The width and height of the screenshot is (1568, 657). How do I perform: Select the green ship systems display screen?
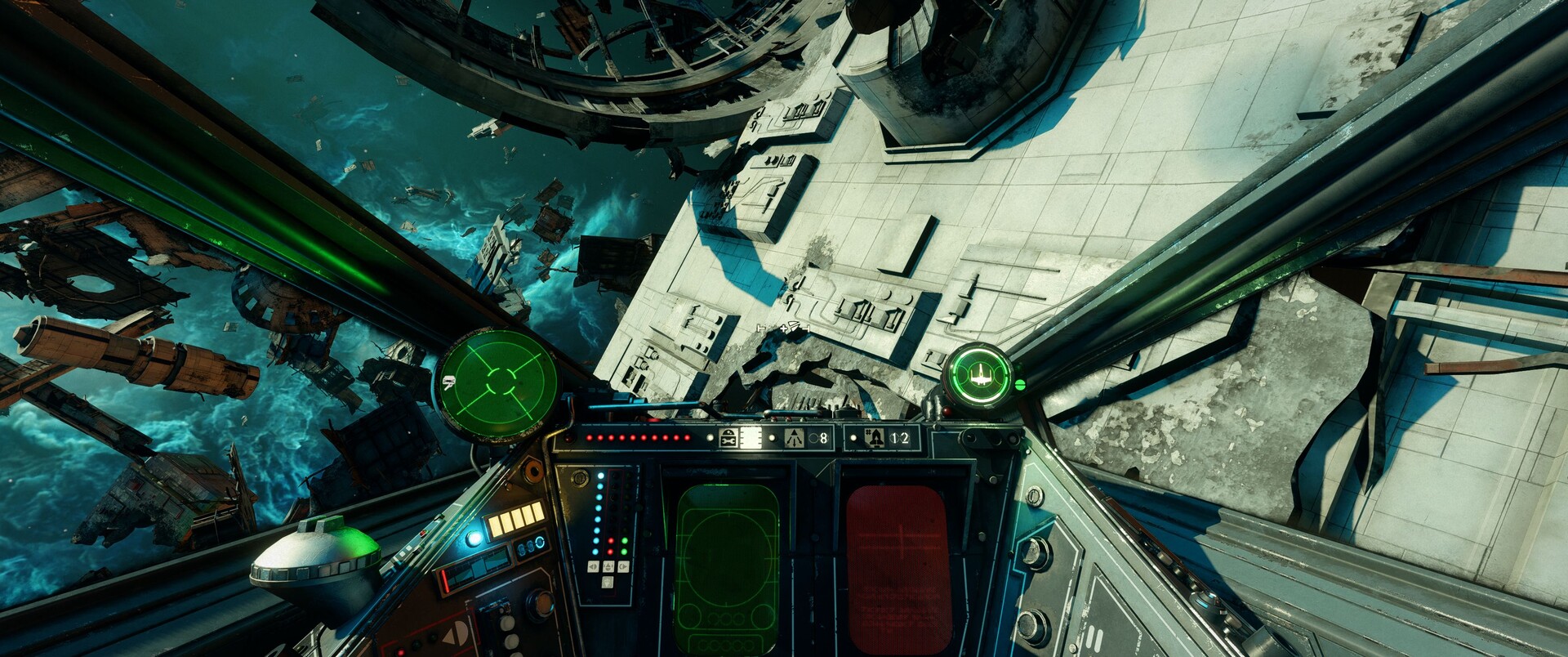click(x=726, y=568)
